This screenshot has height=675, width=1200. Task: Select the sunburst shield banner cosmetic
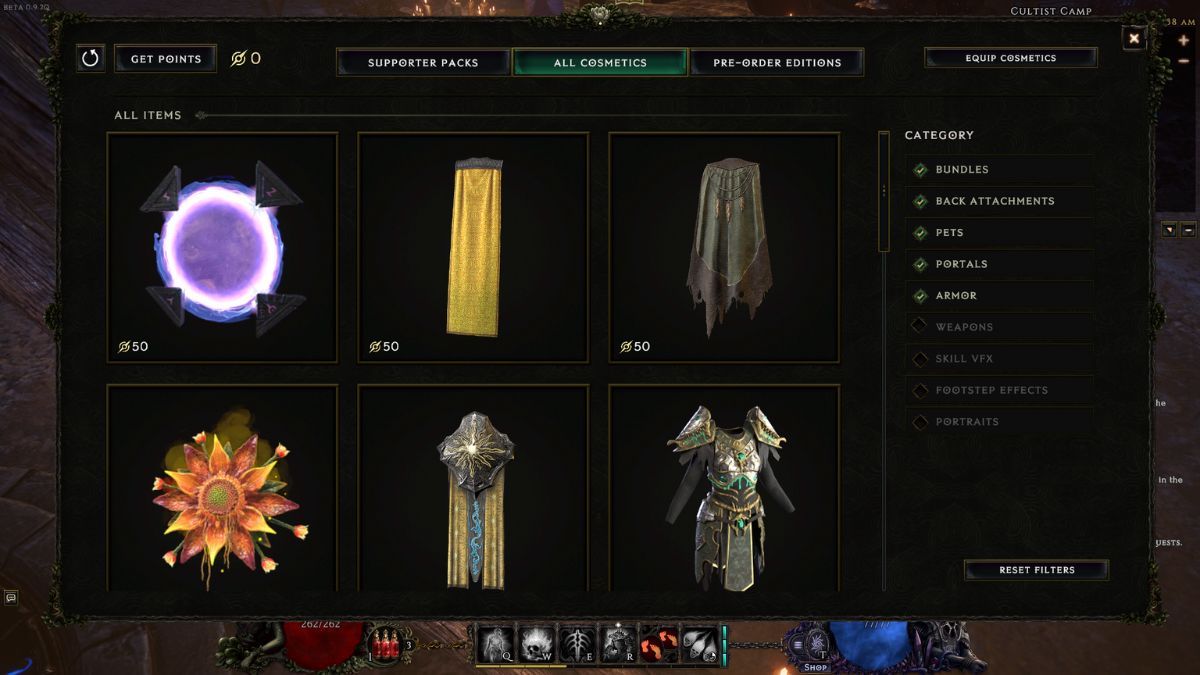point(473,490)
